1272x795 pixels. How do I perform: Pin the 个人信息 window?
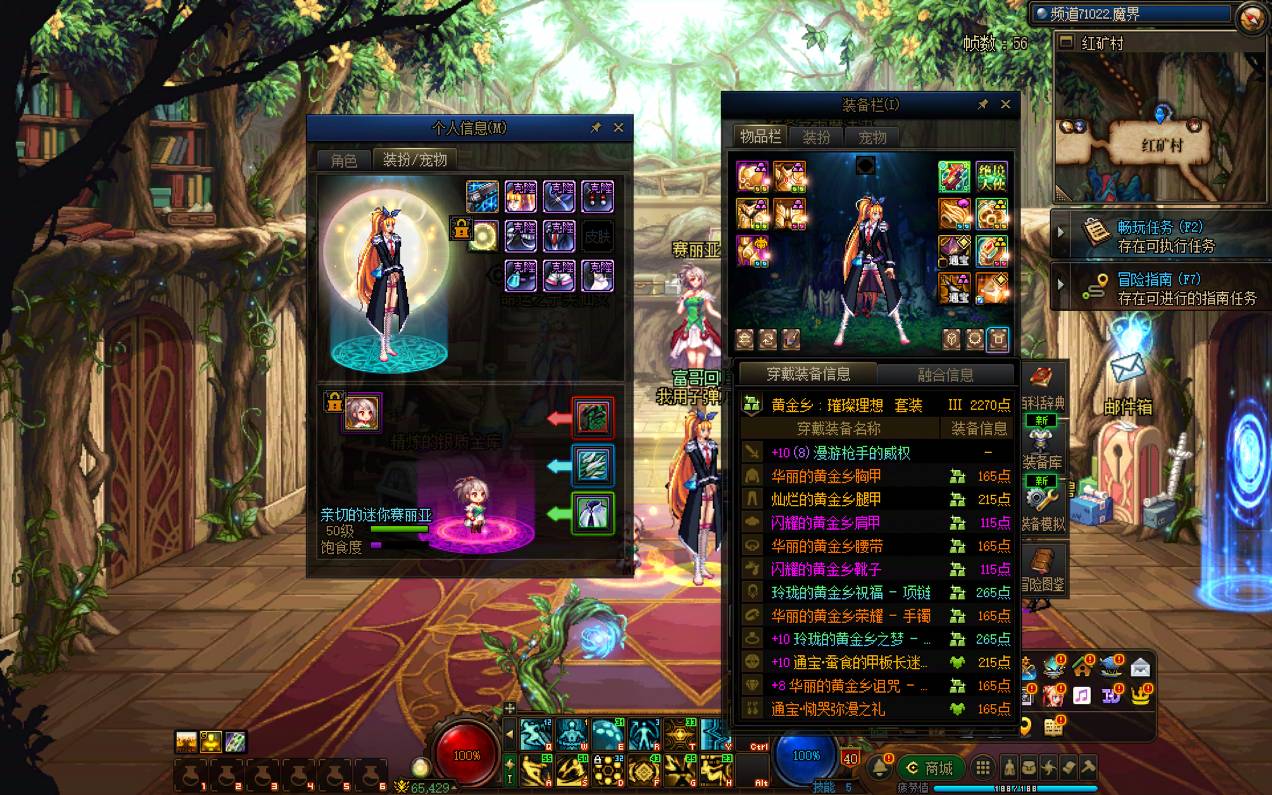pyautogui.click(x=596, y=128)
